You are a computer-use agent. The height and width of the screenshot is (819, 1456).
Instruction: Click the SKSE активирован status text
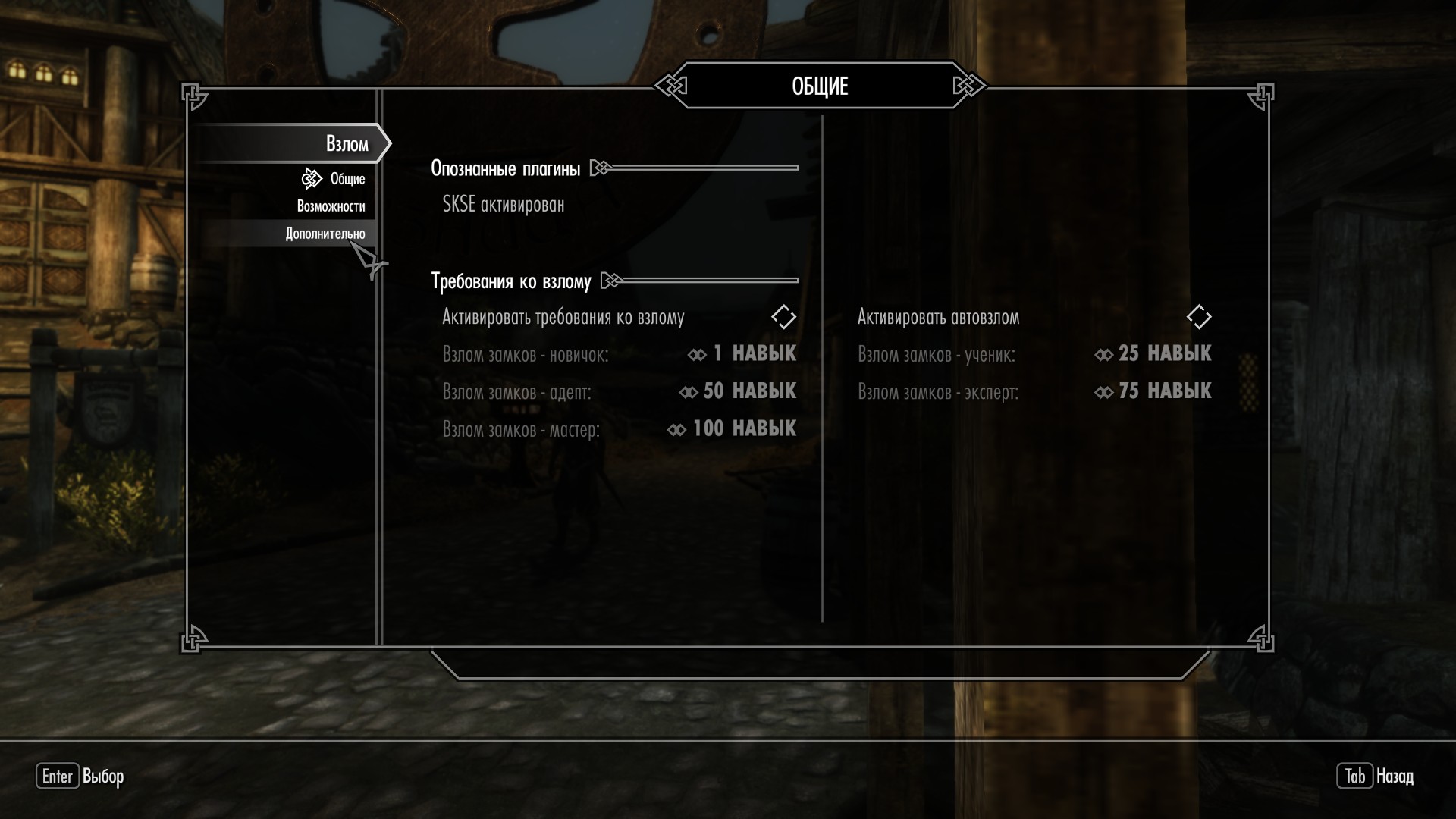(x=502, y=203)
